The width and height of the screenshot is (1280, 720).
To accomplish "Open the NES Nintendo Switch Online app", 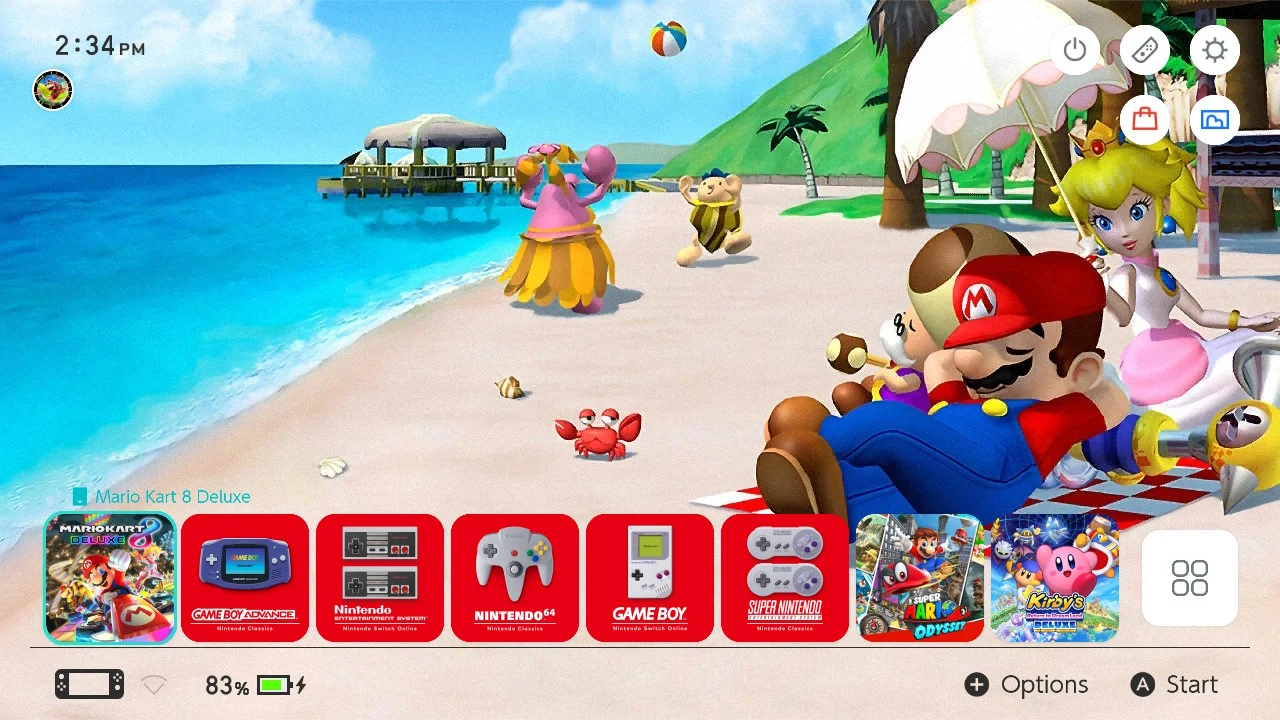I will click(x=380, y=578).
